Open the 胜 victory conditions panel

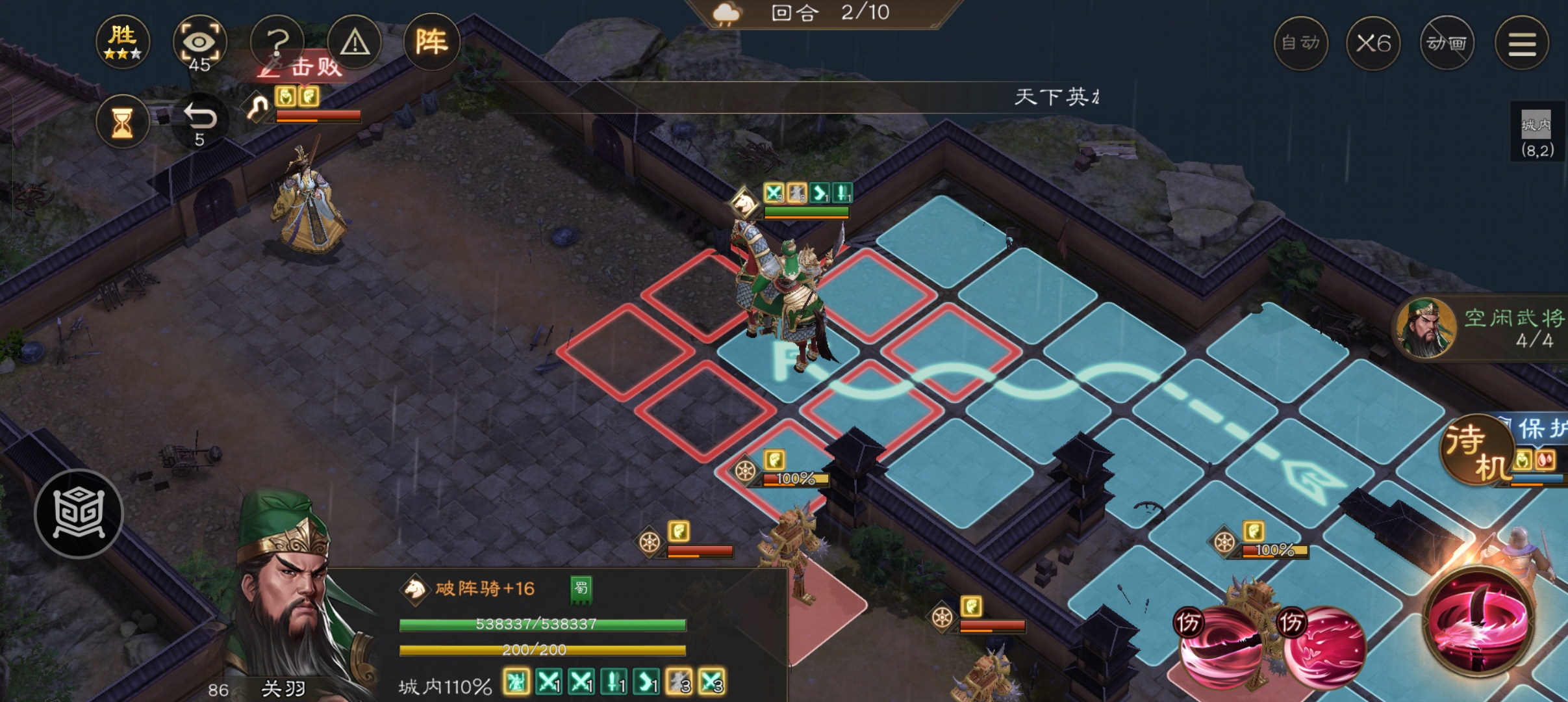[123, 41]
